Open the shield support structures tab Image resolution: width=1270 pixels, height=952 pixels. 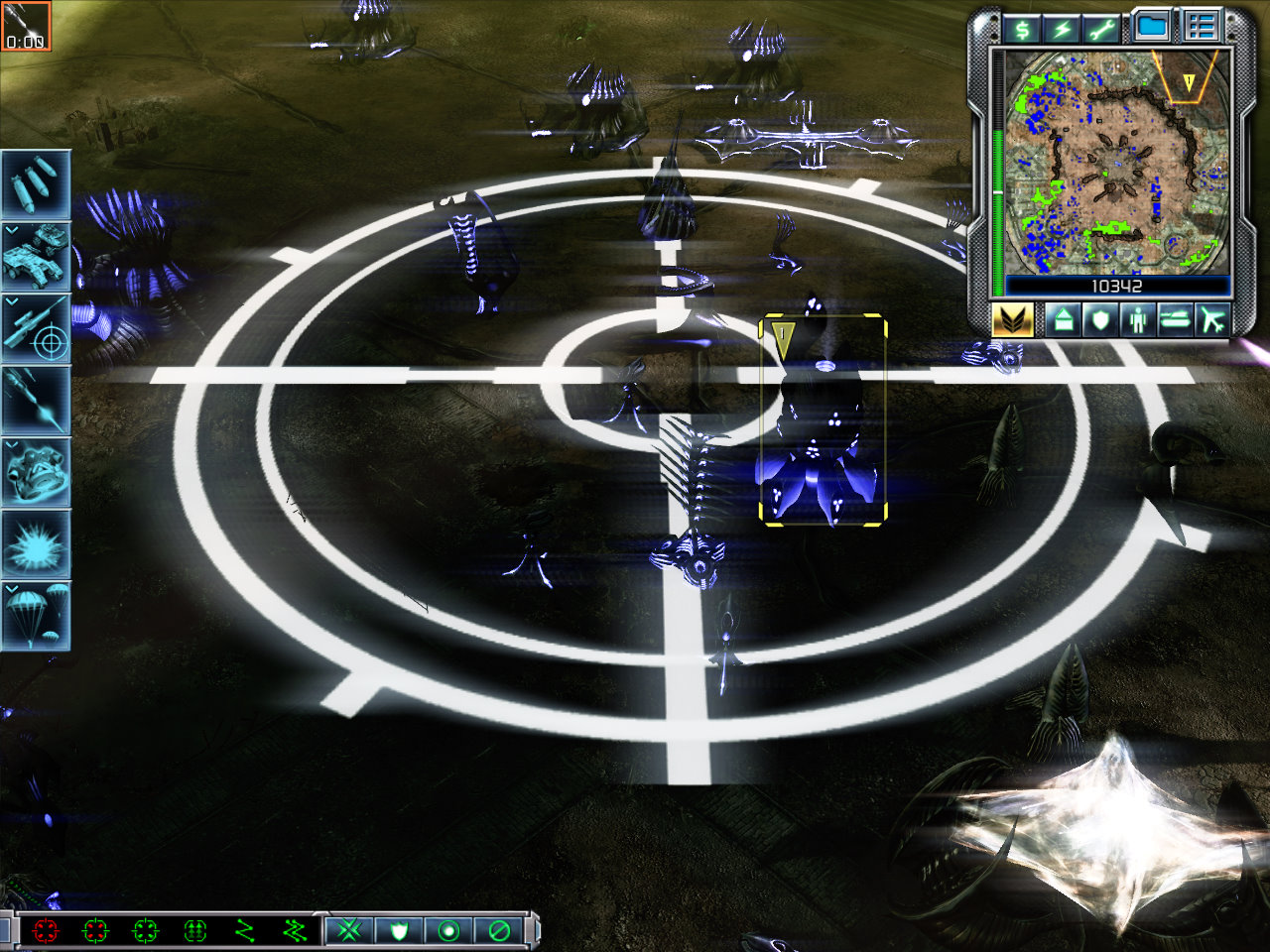coord(1098,320)
